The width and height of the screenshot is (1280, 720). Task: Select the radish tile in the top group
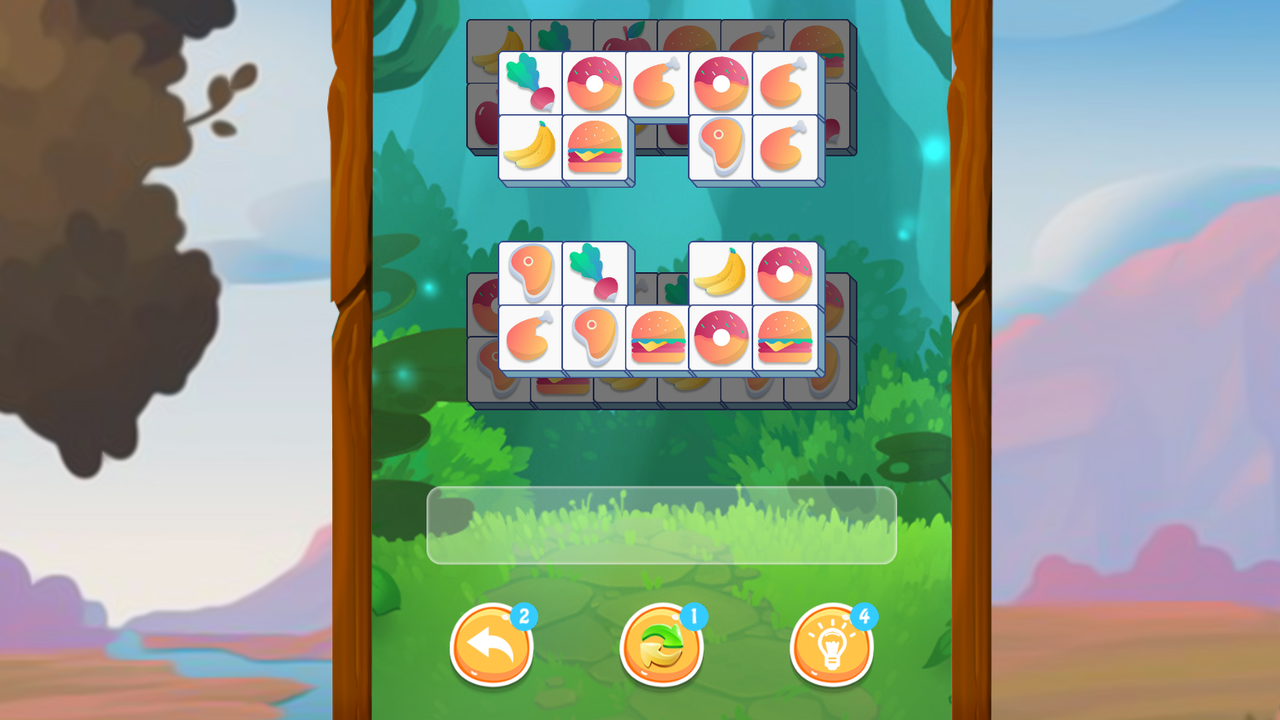(530, 85)
